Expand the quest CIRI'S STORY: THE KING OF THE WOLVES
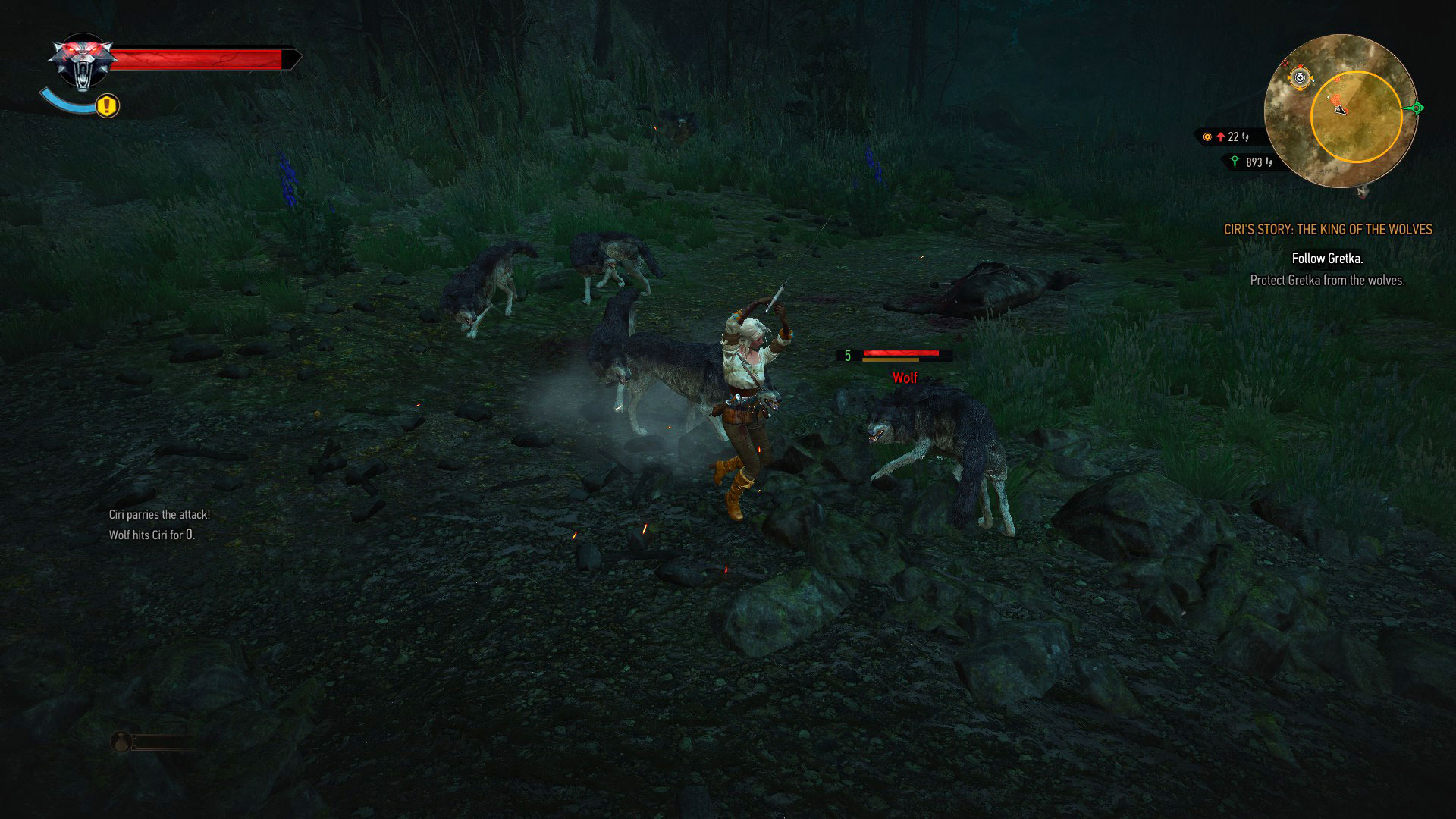Screen dimensions: 1456x819 [1329, 230]
